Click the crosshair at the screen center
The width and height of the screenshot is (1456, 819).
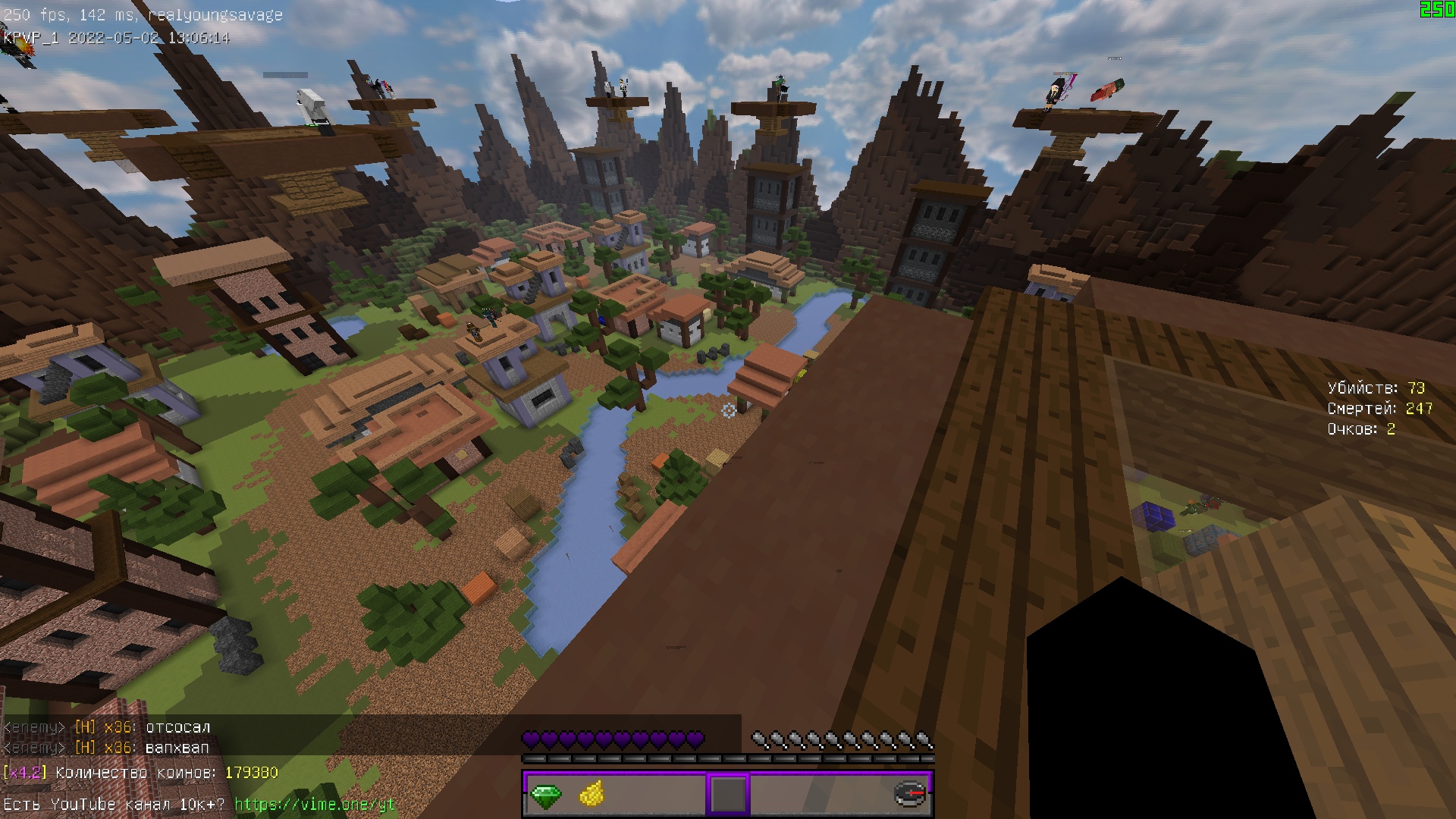(x=728, y=411)
